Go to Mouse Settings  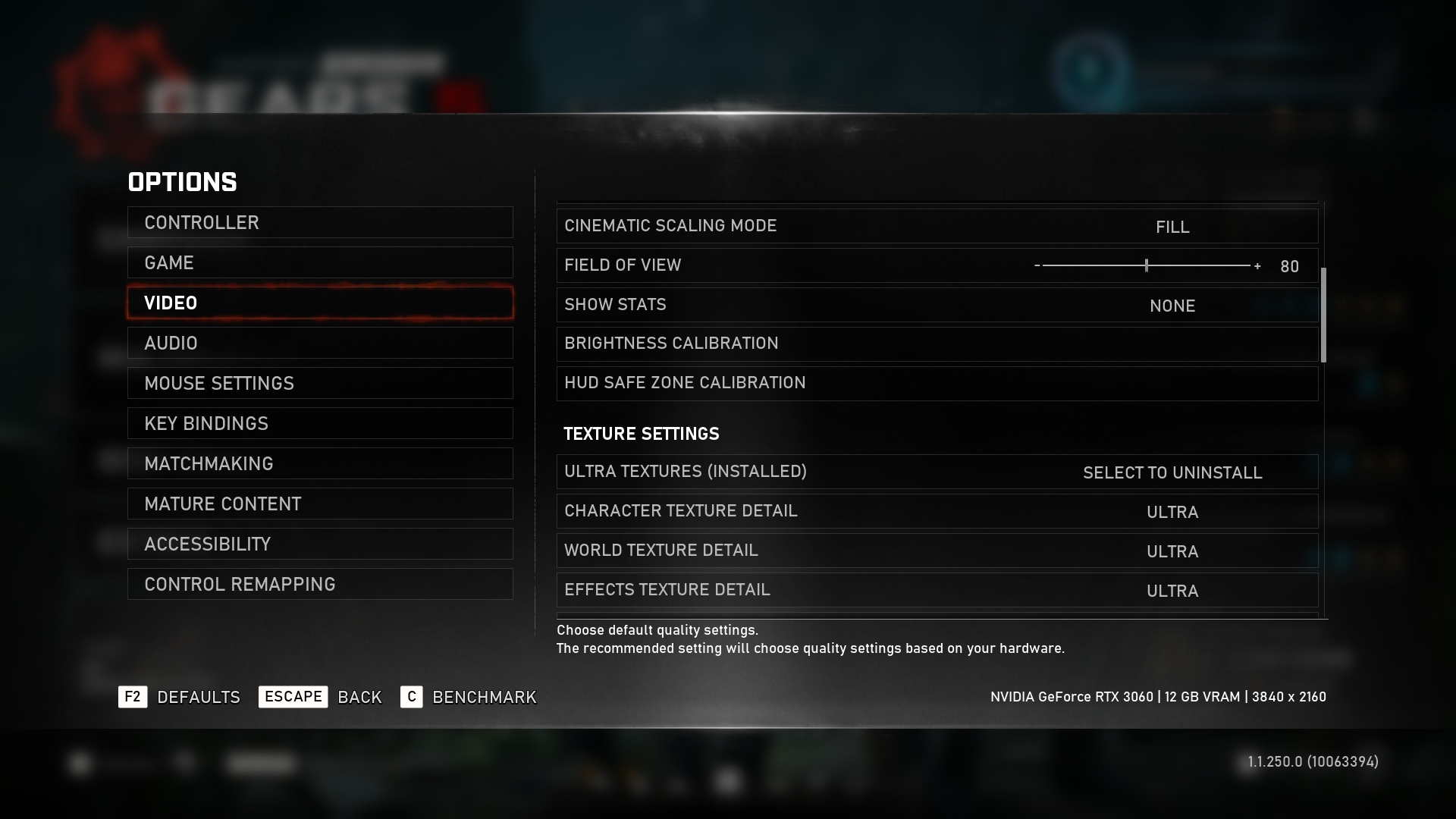(x=320, y=383)
